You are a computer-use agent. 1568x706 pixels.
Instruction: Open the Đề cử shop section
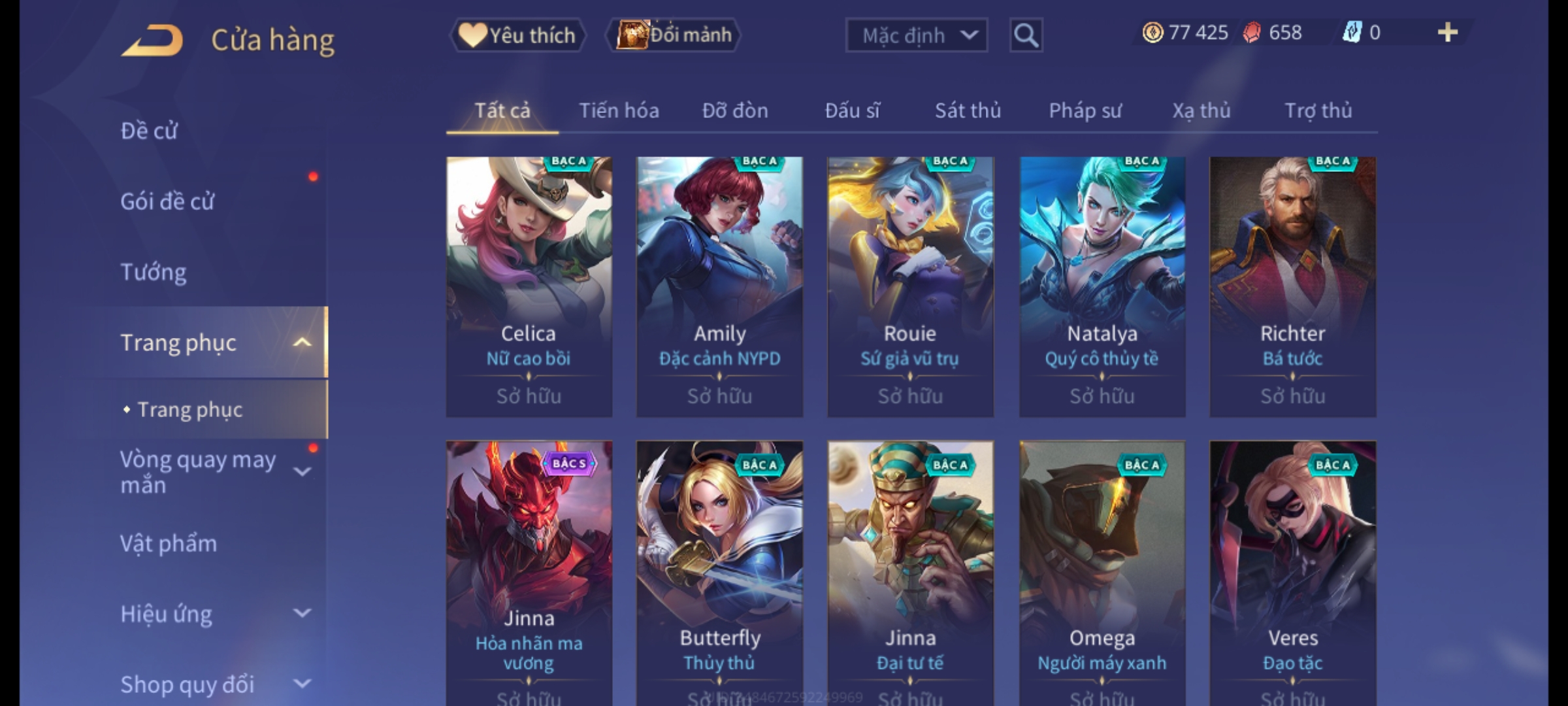click(x=149, y=131)
